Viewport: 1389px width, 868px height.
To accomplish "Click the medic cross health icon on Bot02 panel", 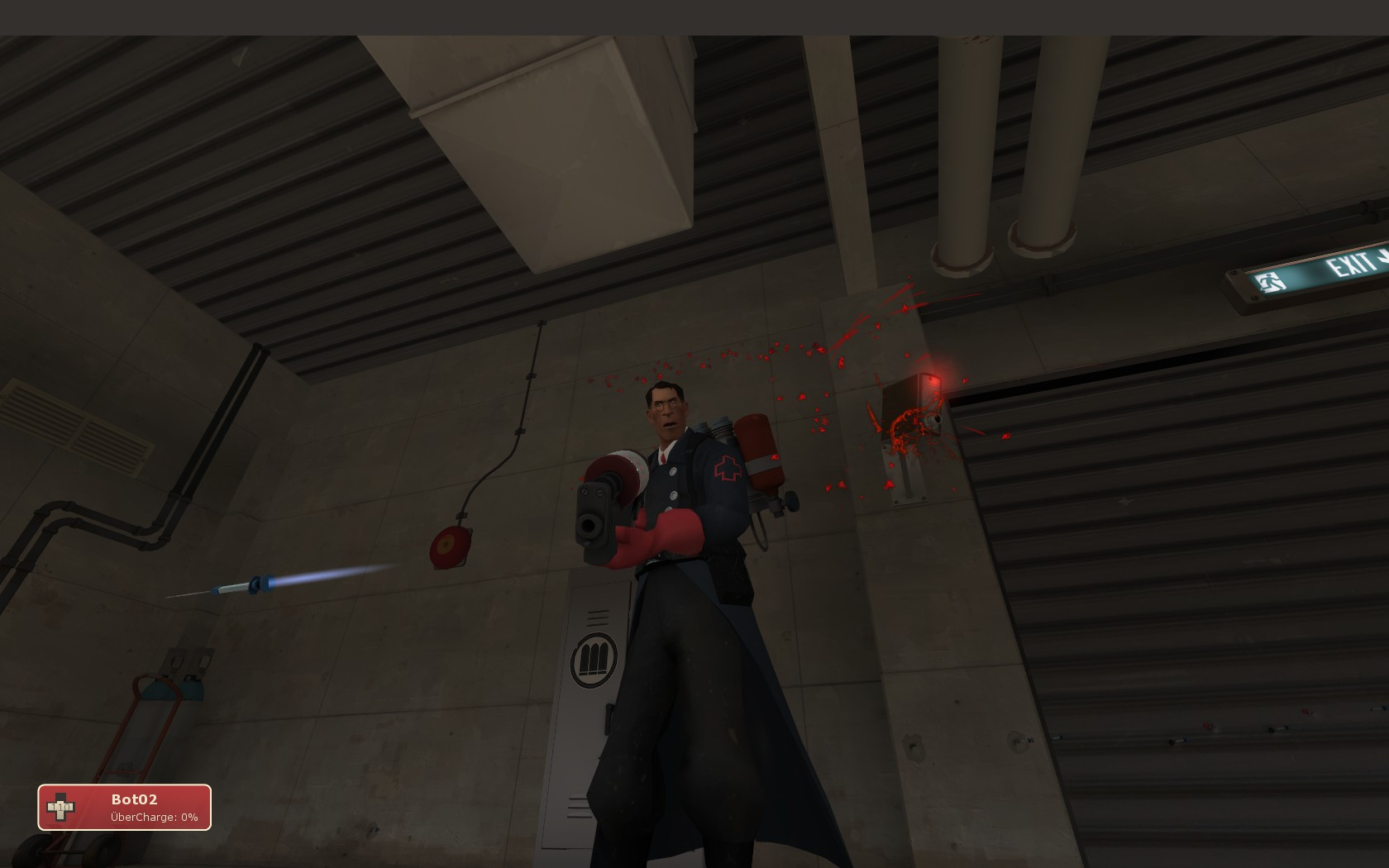I will (61, 807).
